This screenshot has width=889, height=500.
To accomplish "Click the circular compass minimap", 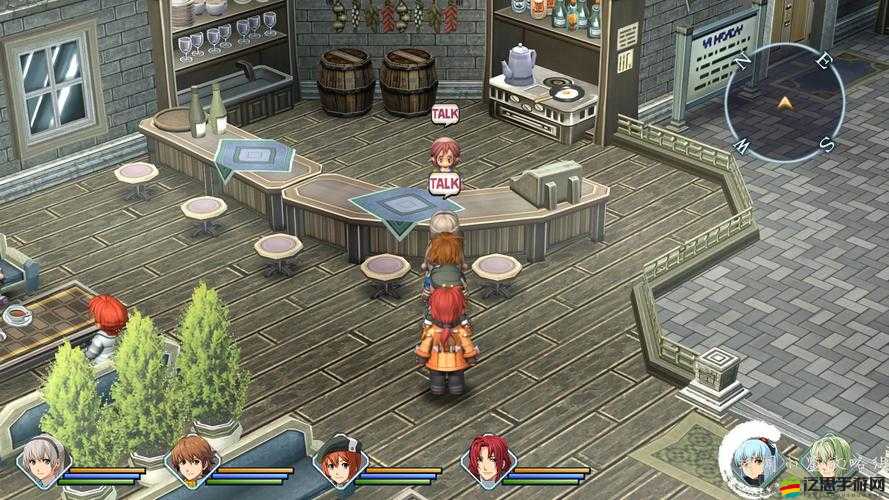I will point(785,104).
